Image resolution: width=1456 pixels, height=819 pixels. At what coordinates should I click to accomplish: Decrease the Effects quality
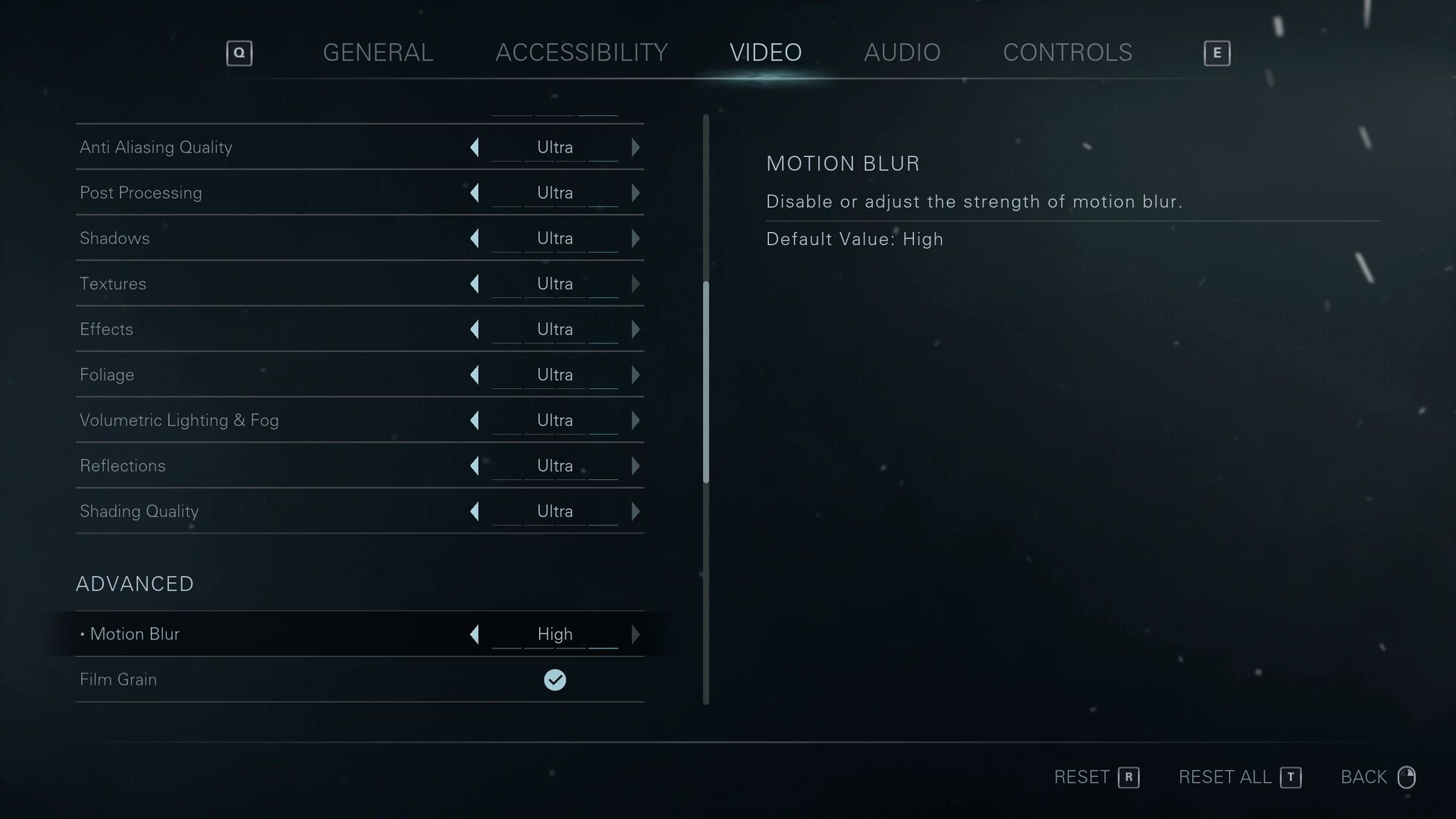[x=475, y=329]
